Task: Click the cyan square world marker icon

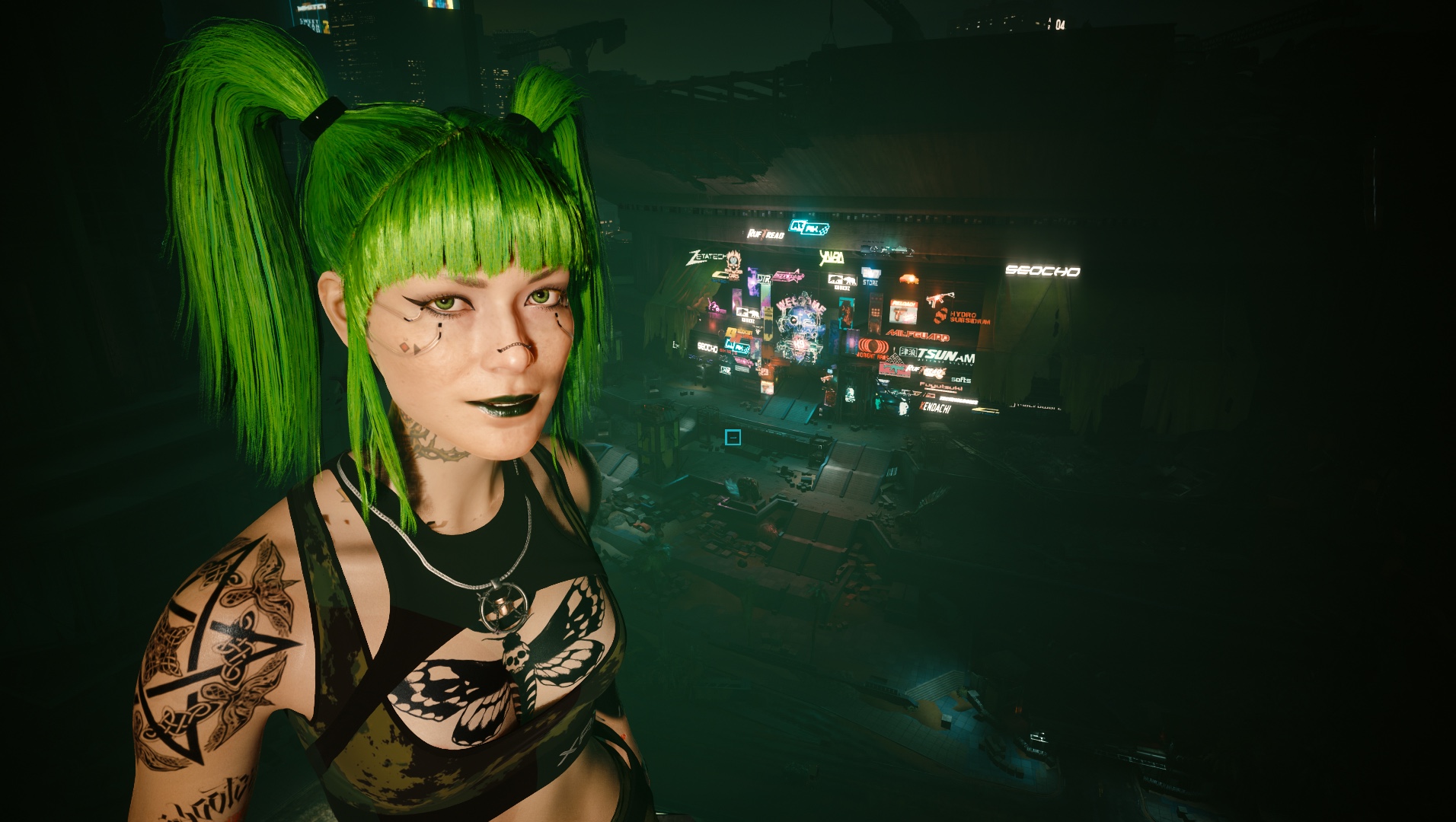Action: pos(733,437)
